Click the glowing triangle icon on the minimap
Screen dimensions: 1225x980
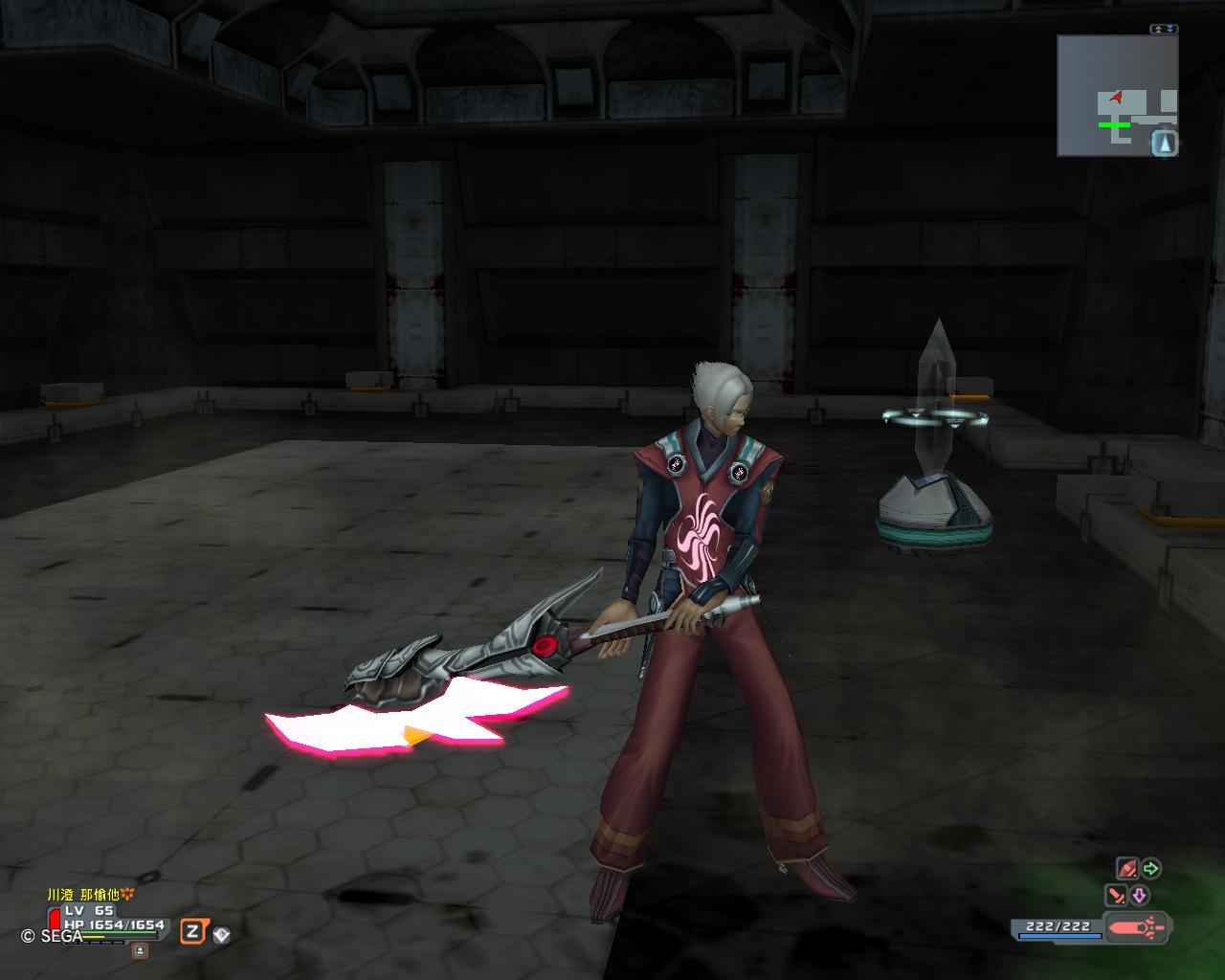tap(1164, 144)
